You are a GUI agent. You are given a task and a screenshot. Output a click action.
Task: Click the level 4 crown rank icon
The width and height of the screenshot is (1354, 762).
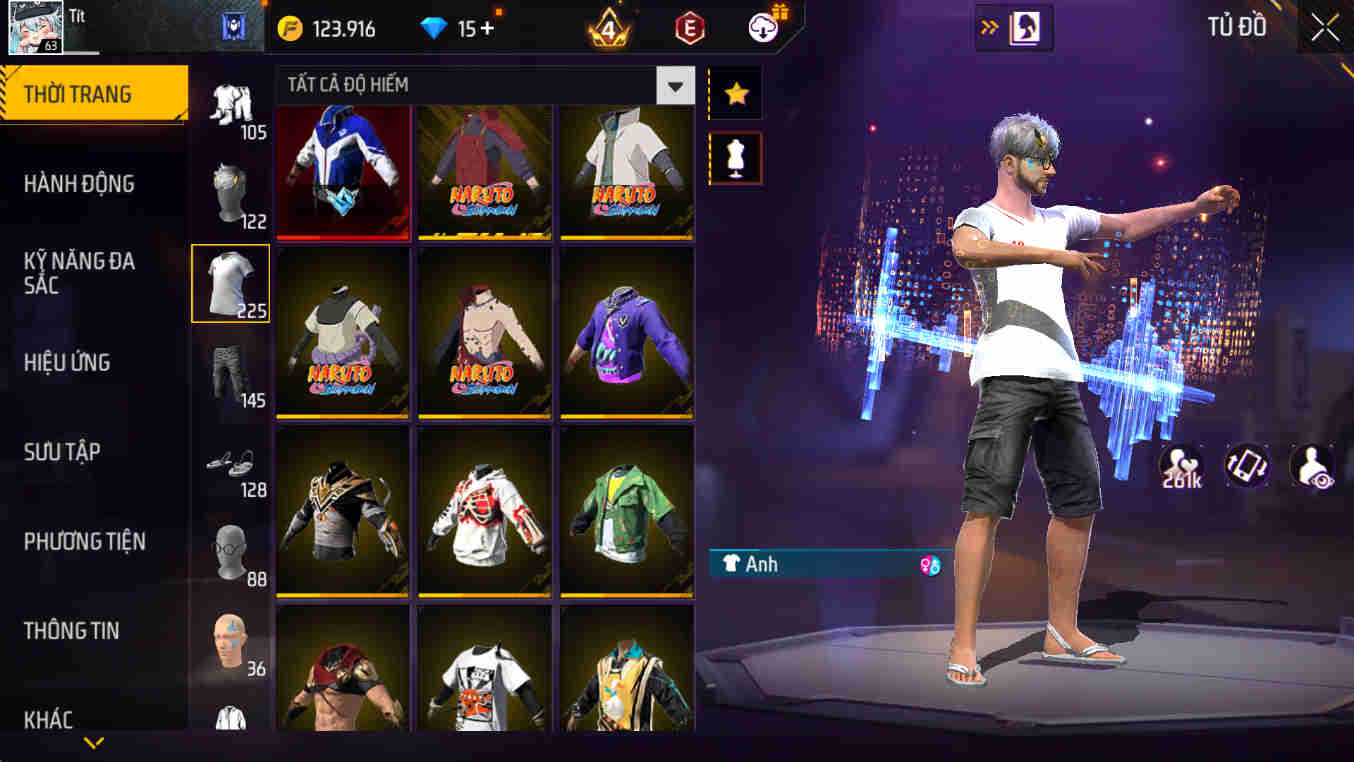tap(609, 28)
